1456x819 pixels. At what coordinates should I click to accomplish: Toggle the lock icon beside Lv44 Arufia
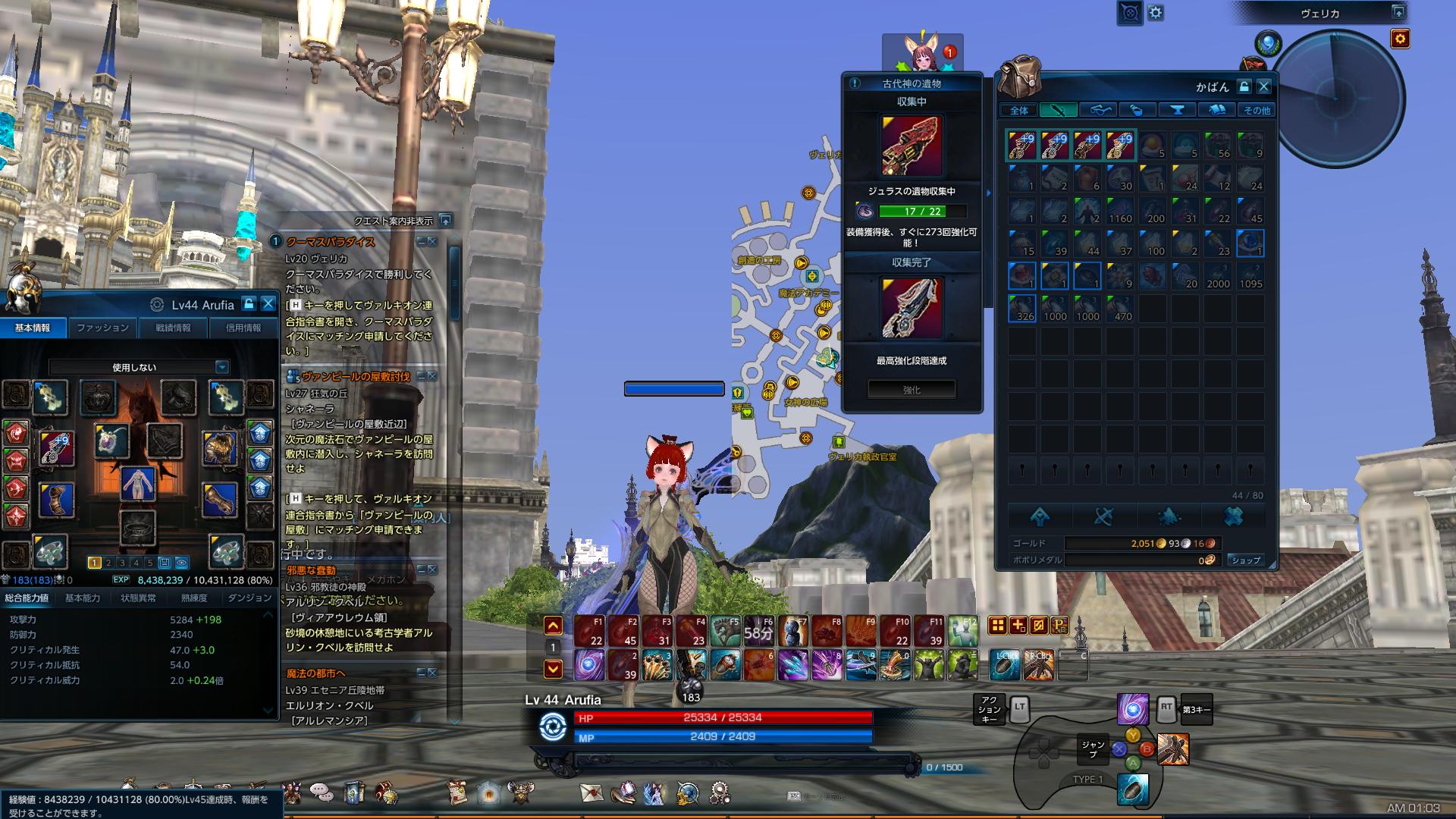click(x=248, y=304)
